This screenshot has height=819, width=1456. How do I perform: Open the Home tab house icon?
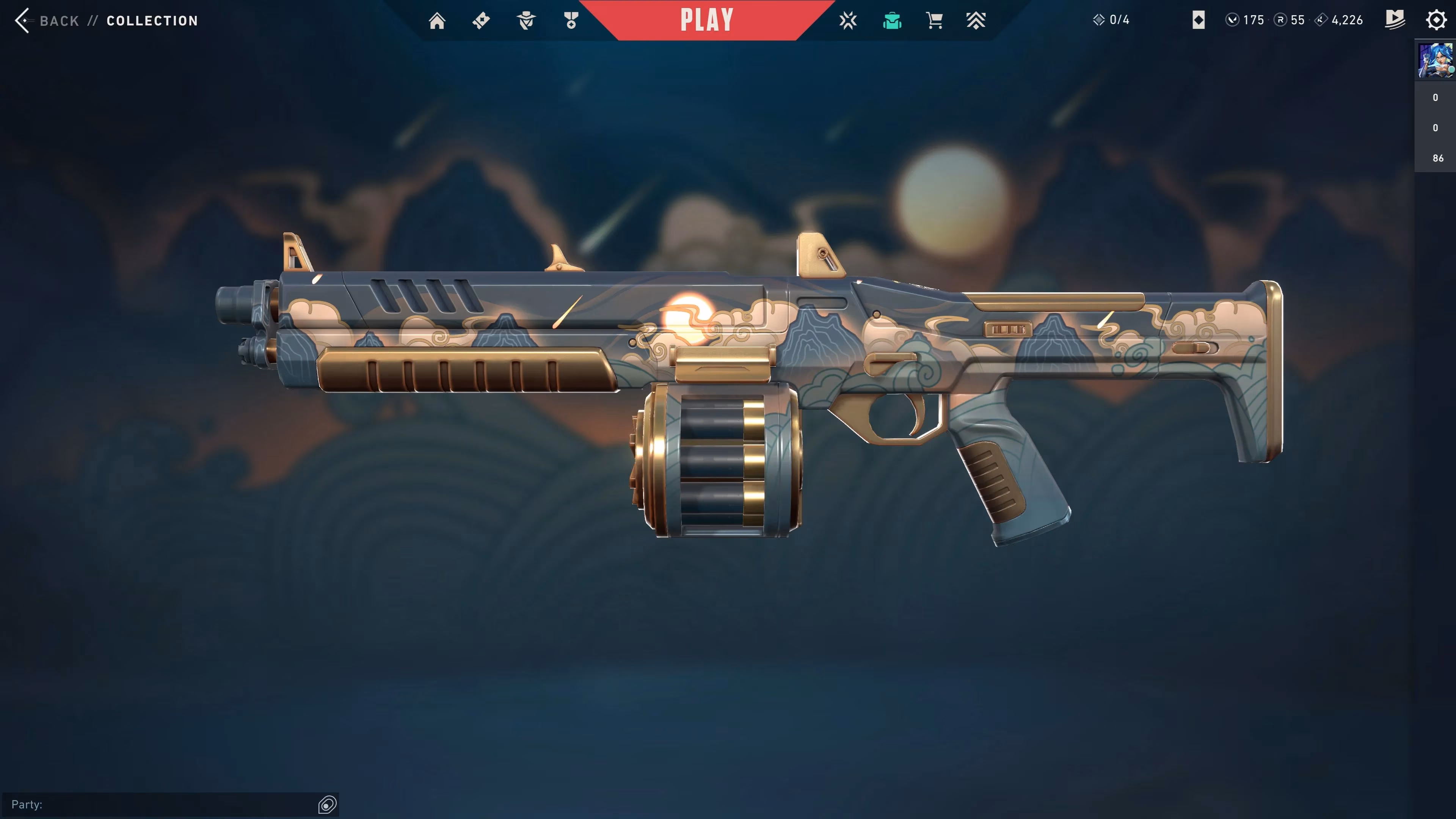tap(437, 21)
